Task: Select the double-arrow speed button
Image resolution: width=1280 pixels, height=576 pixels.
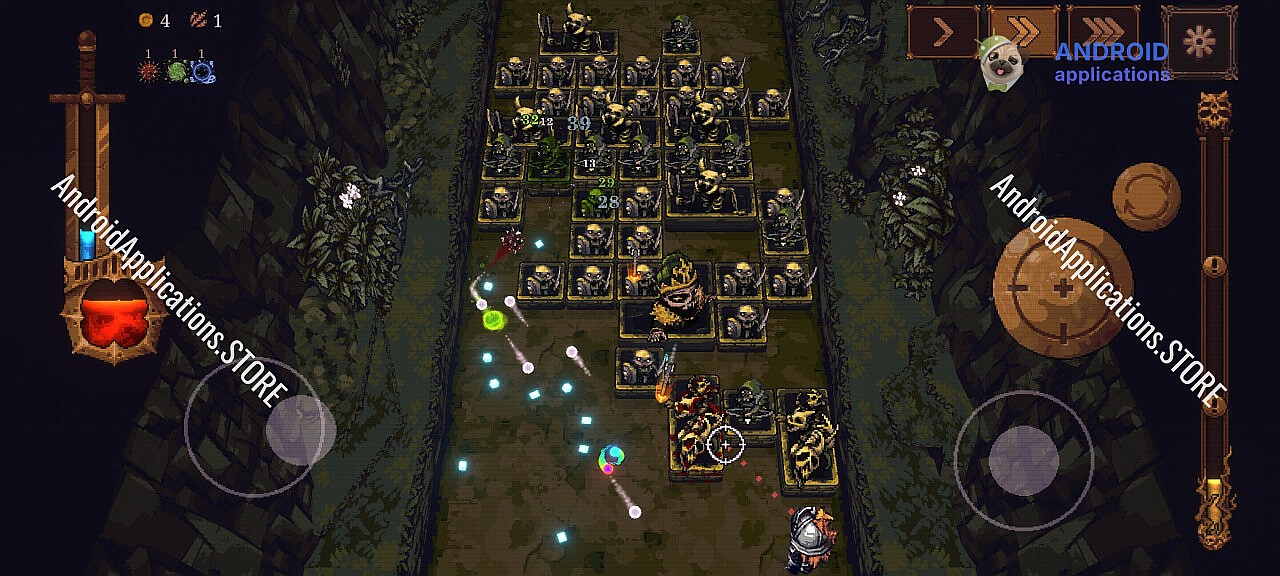Action: click(x=1022, y=31)
